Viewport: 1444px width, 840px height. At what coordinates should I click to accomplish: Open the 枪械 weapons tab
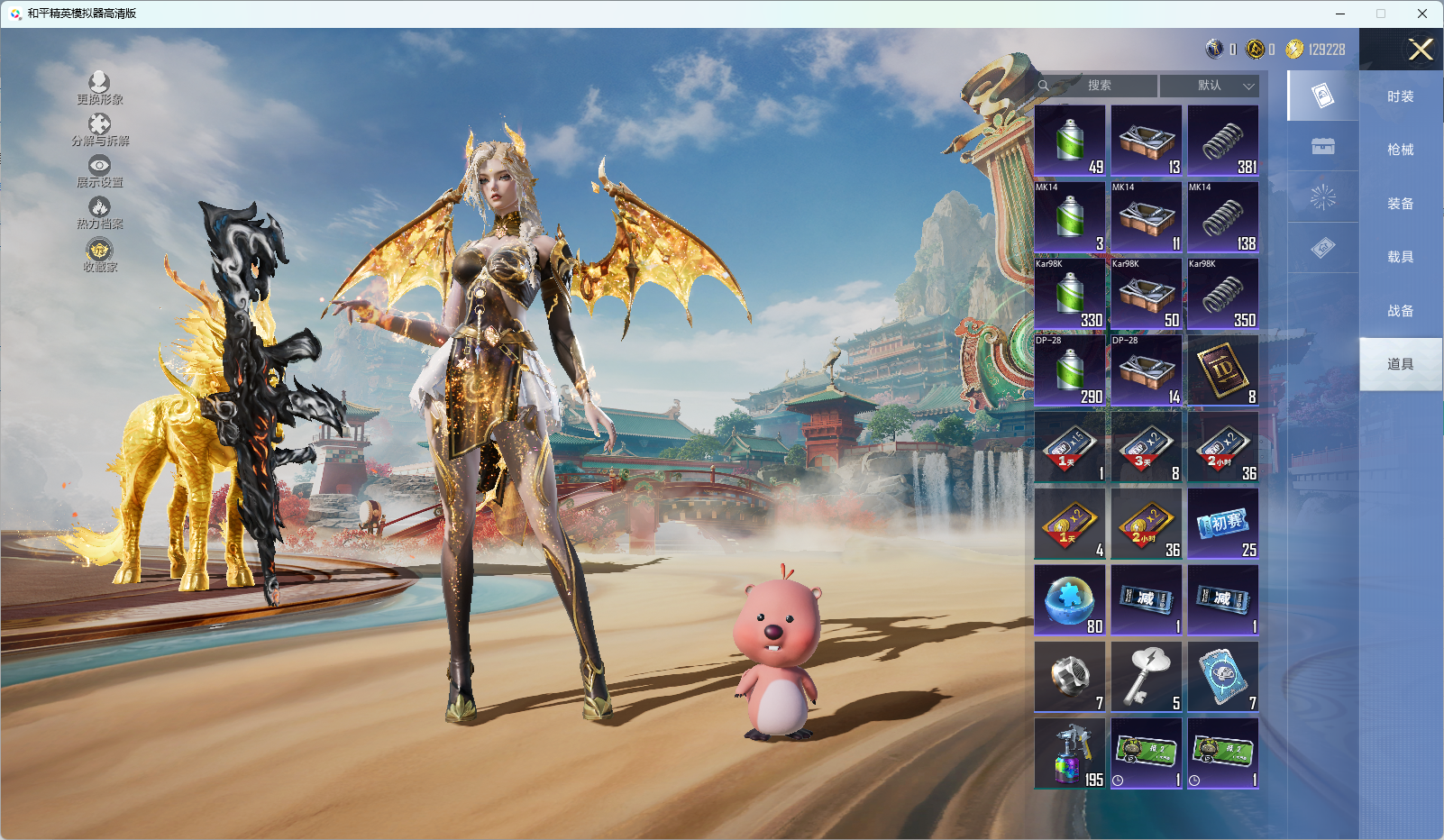[x=1400, y=150]
